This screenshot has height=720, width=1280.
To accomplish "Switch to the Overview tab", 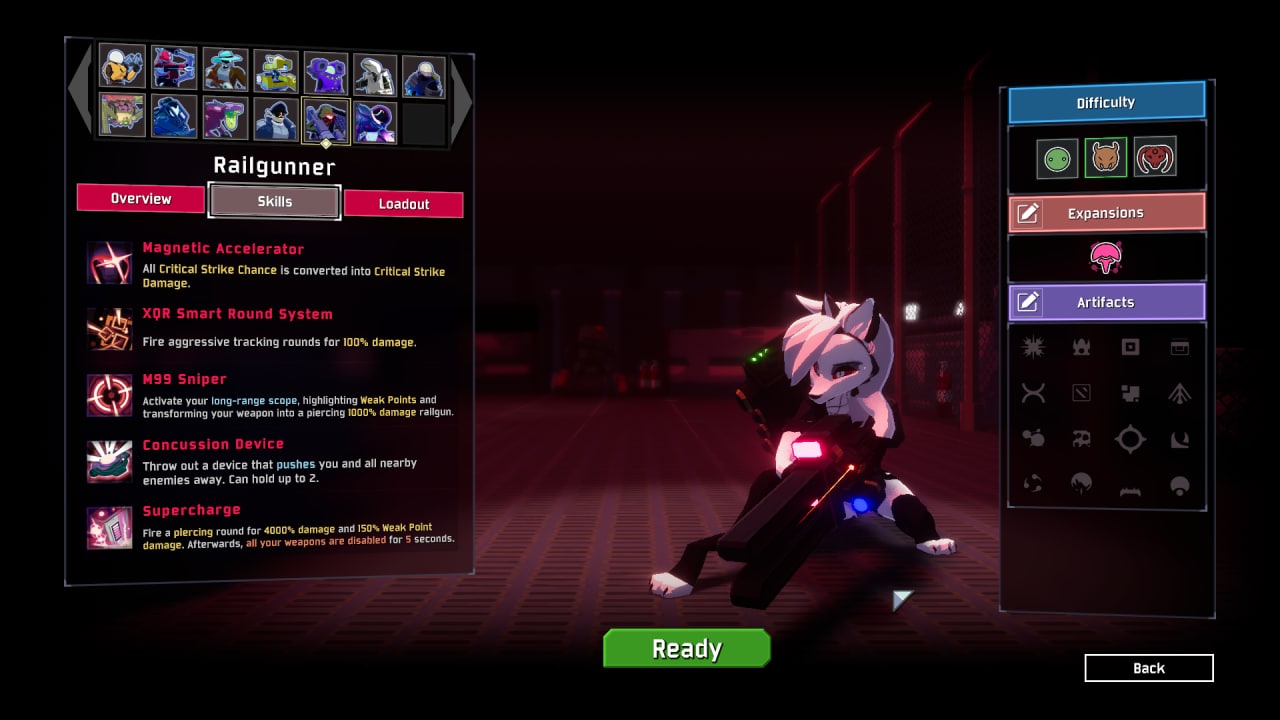I will point(140,198).
